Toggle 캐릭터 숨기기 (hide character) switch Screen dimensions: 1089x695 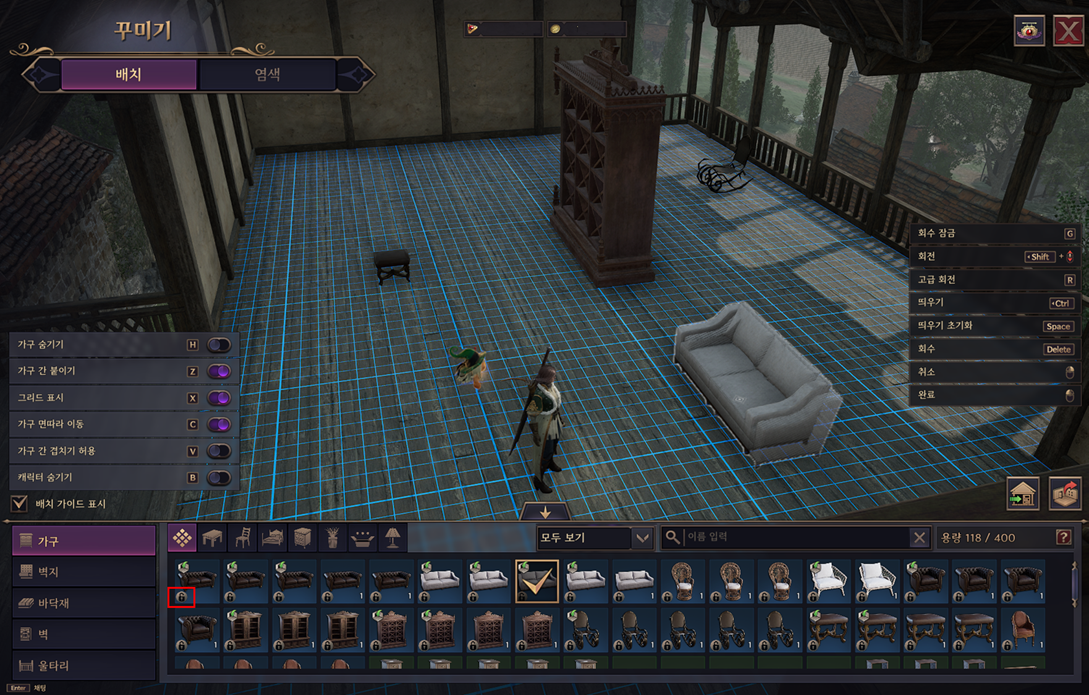[x=219, y=478]
